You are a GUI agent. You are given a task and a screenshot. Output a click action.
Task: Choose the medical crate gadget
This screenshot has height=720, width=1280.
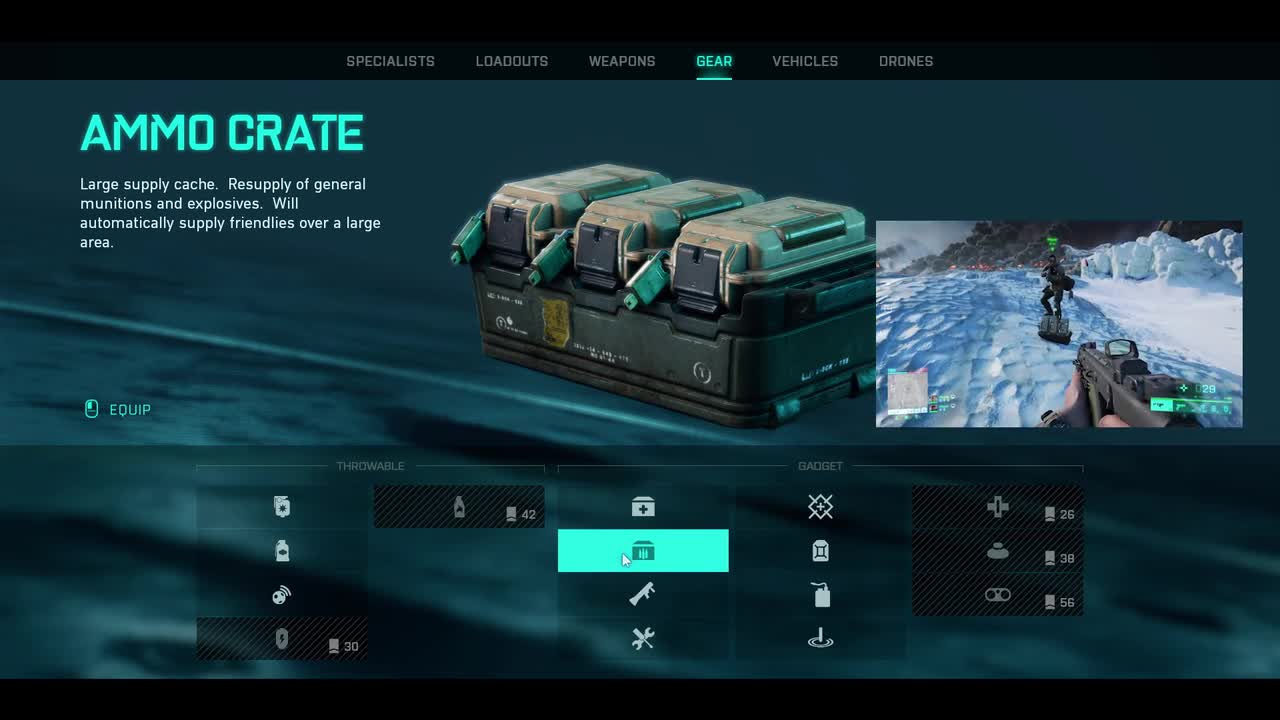coord(643,507)
